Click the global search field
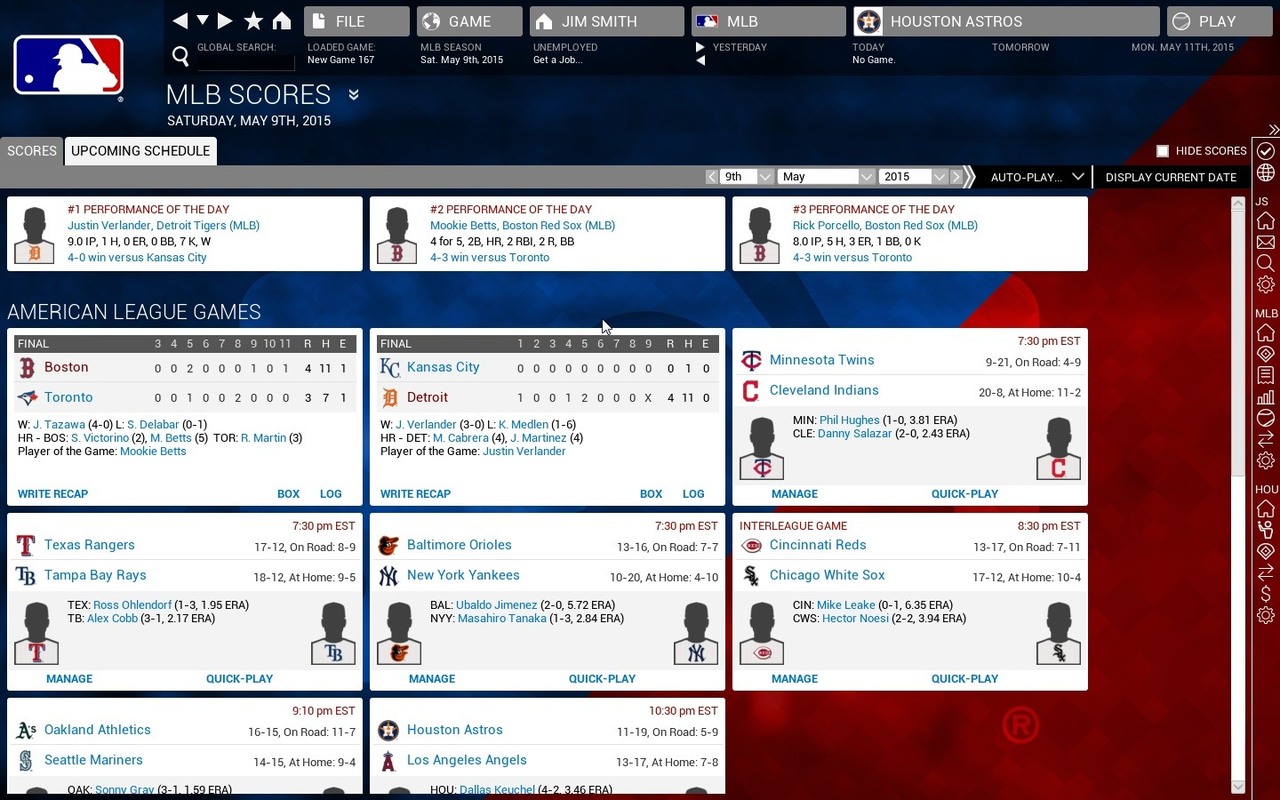 pyautogui.click(x=245, y=61)
